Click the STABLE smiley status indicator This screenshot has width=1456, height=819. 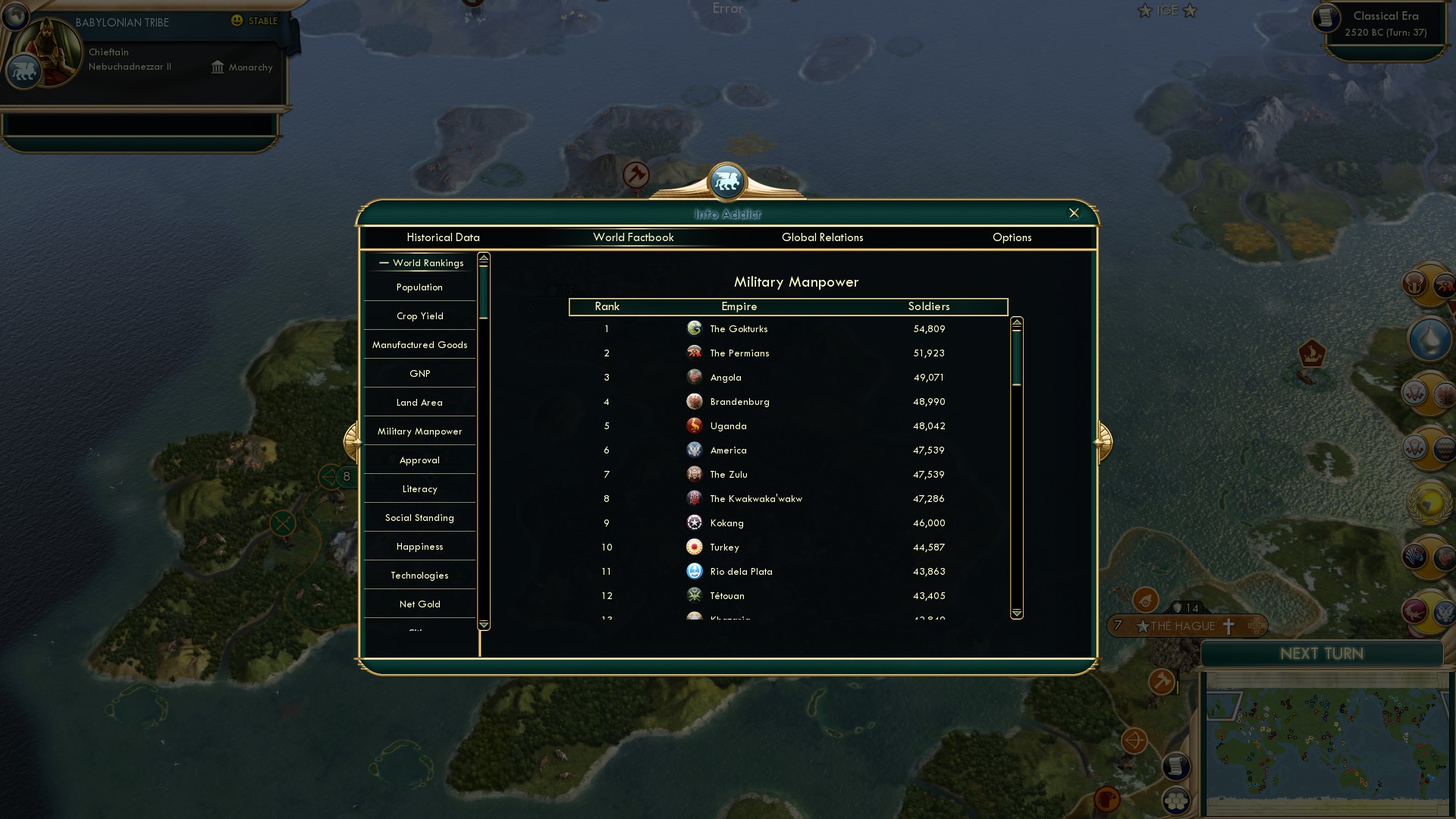(237, 21)
